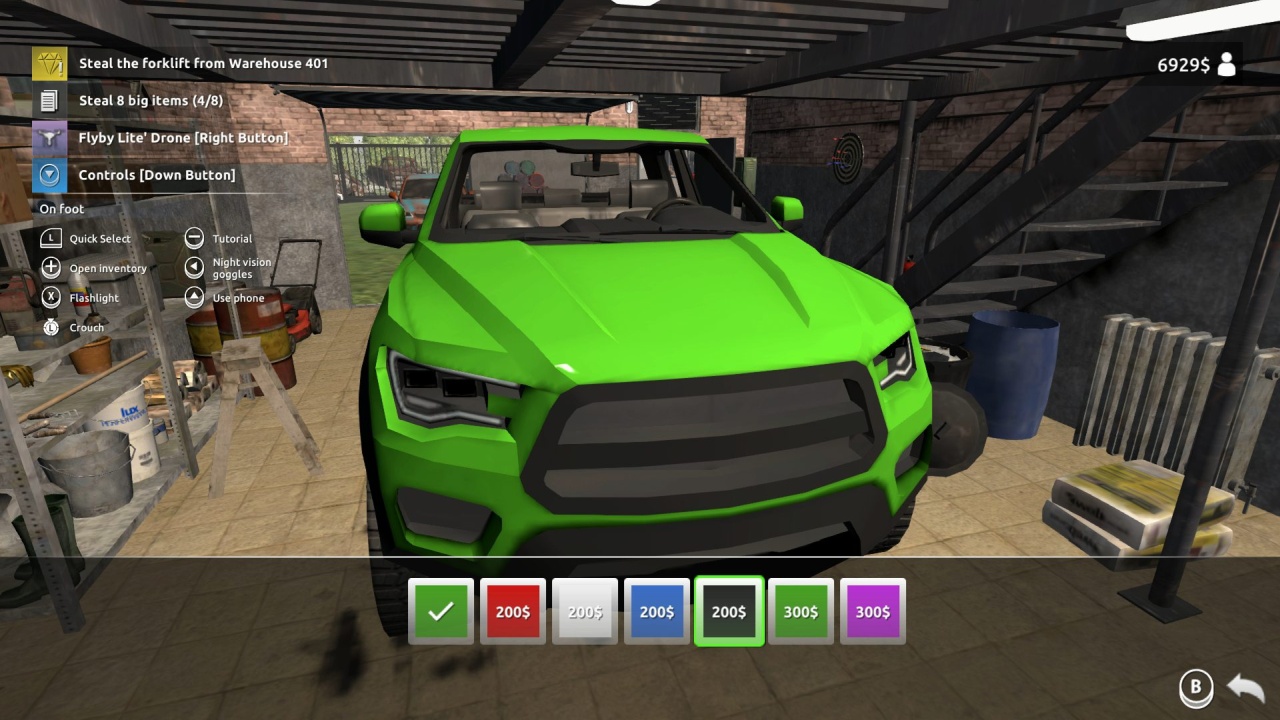This screenshot has height=720, width=1280.
Task: Choose the blue 200$ paint color
Action: point(656,610)
